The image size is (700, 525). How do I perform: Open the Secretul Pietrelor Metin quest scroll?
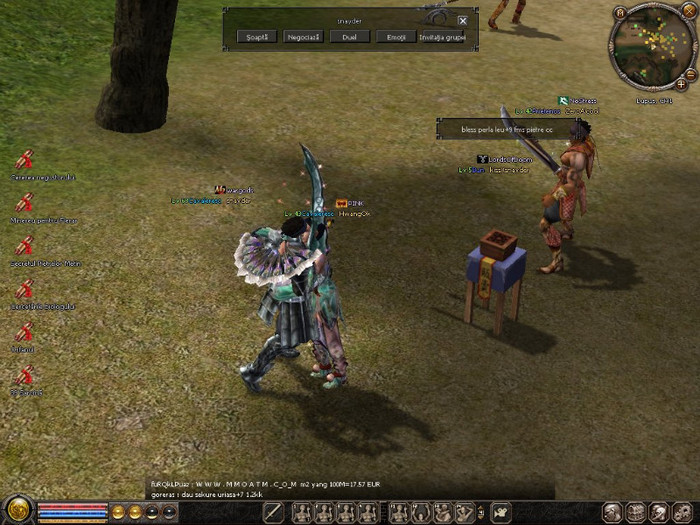coord(25,245)
